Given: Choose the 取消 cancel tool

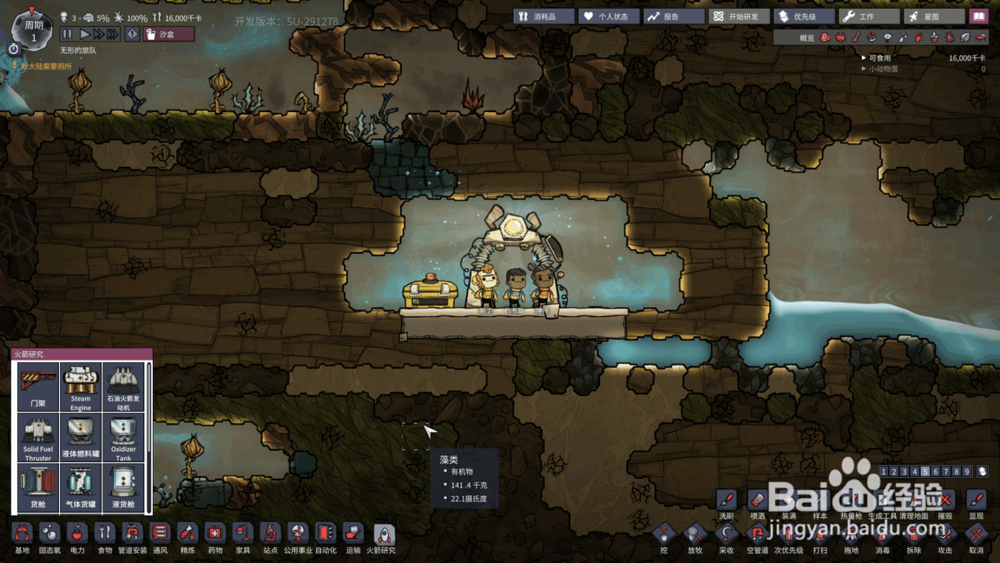Looking at the screenshot, I should pos(976,537).
